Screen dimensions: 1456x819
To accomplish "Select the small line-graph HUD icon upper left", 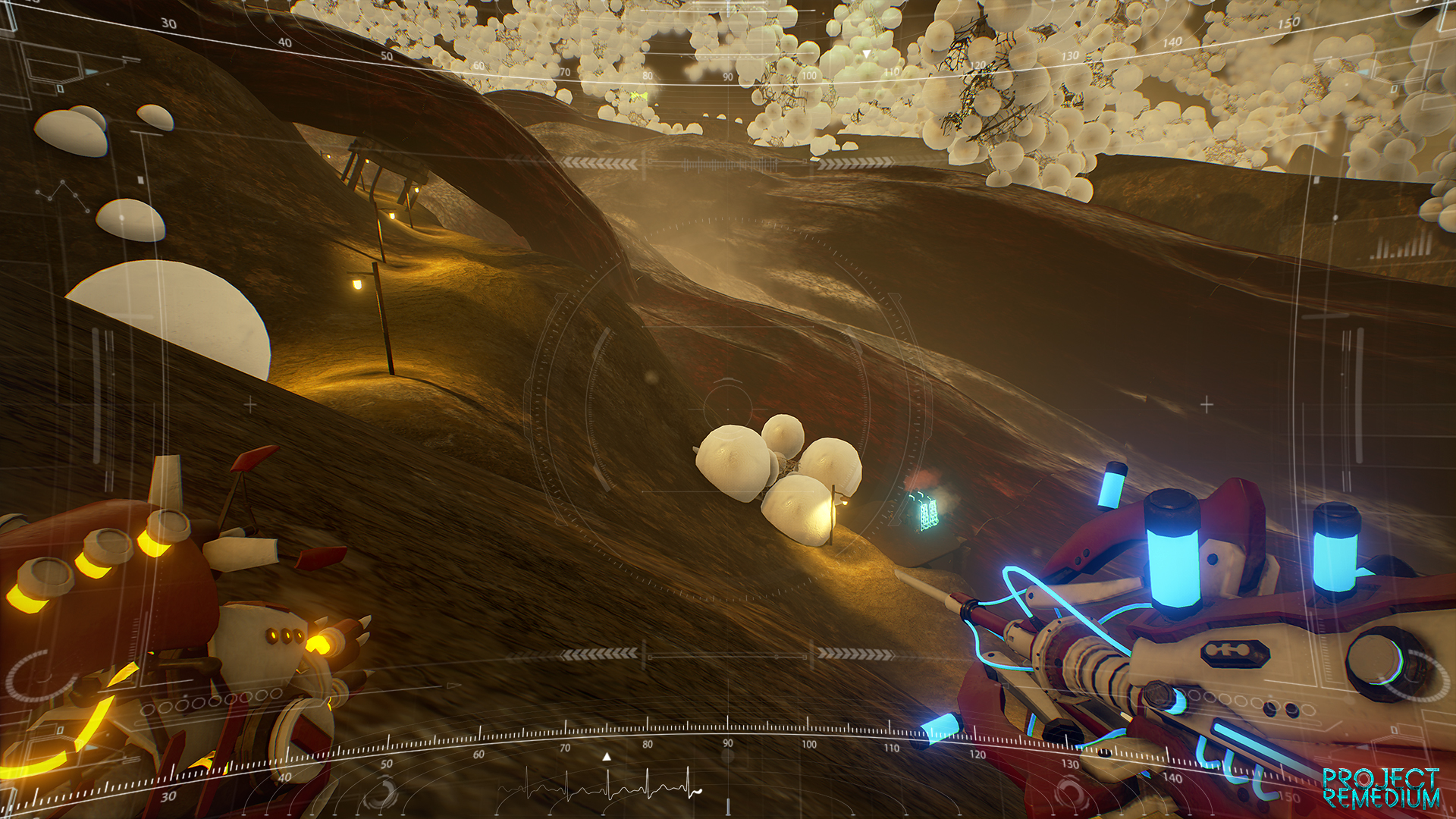I will coord(64,194).
